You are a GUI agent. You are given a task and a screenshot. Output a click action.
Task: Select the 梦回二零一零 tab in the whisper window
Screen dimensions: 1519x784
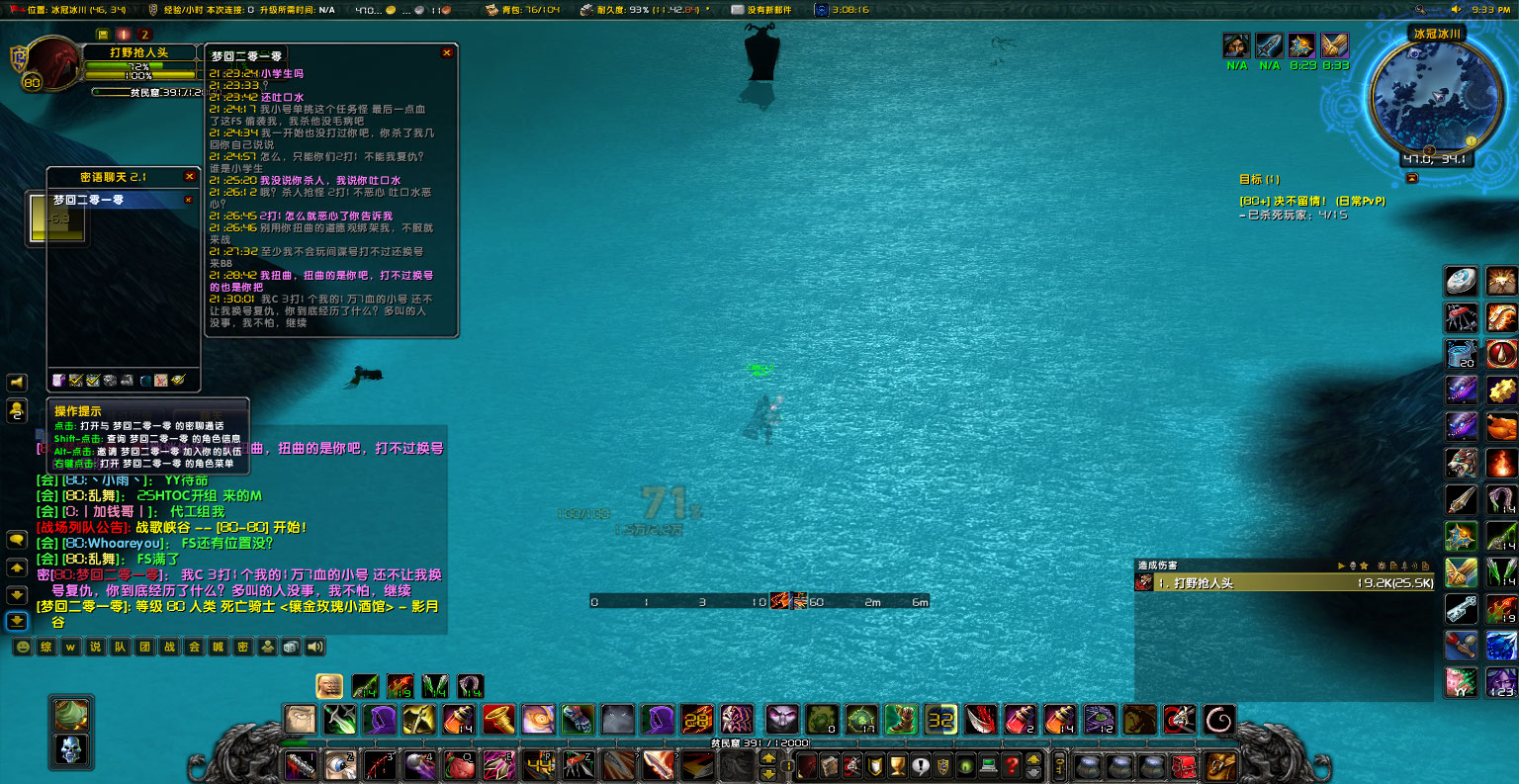click(x=89, y=198)
